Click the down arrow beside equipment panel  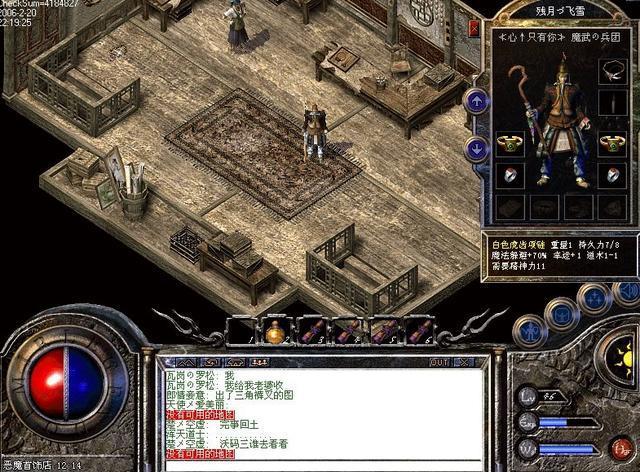tap(477, 148)
